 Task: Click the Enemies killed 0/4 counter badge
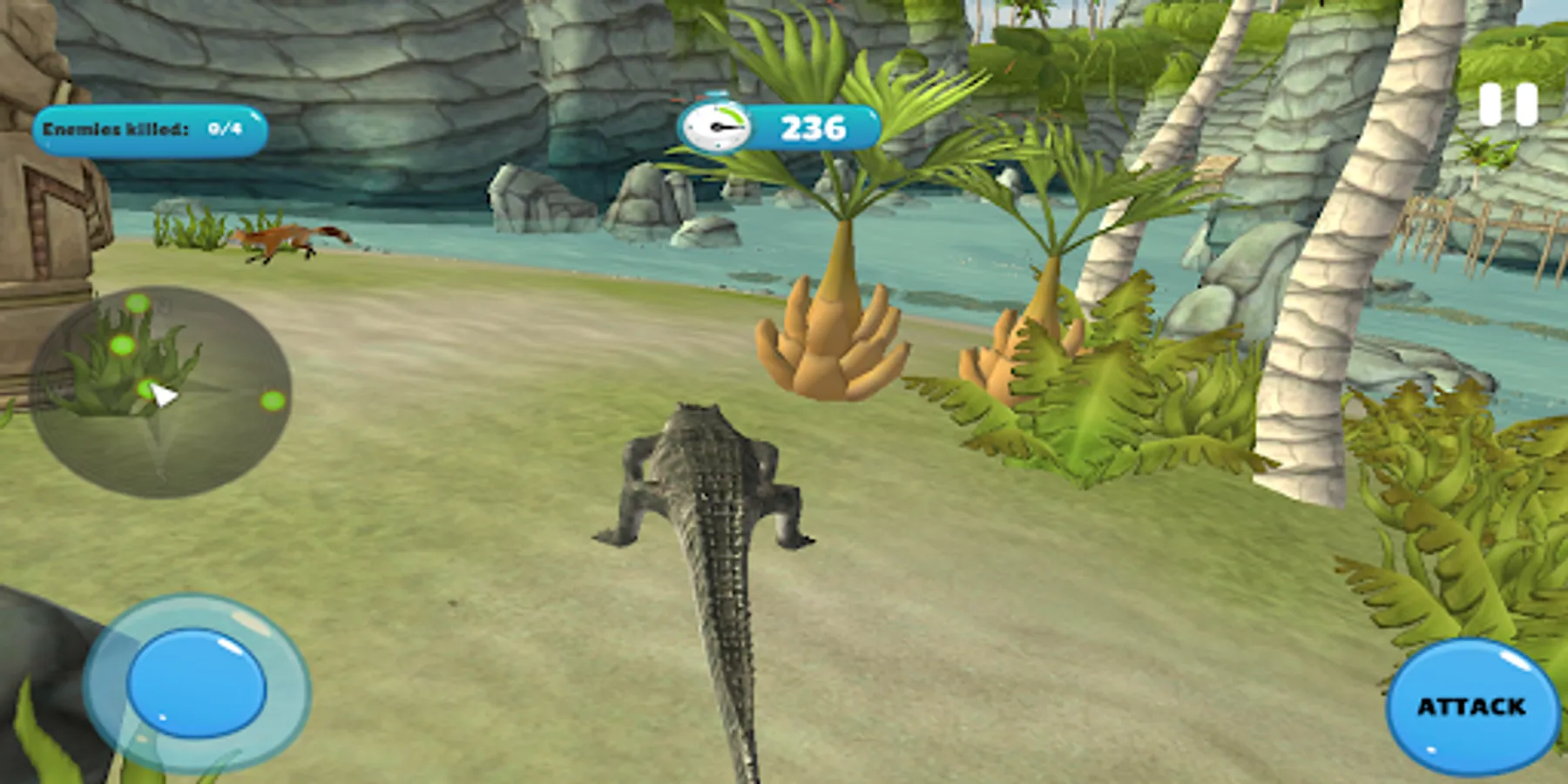146,132
